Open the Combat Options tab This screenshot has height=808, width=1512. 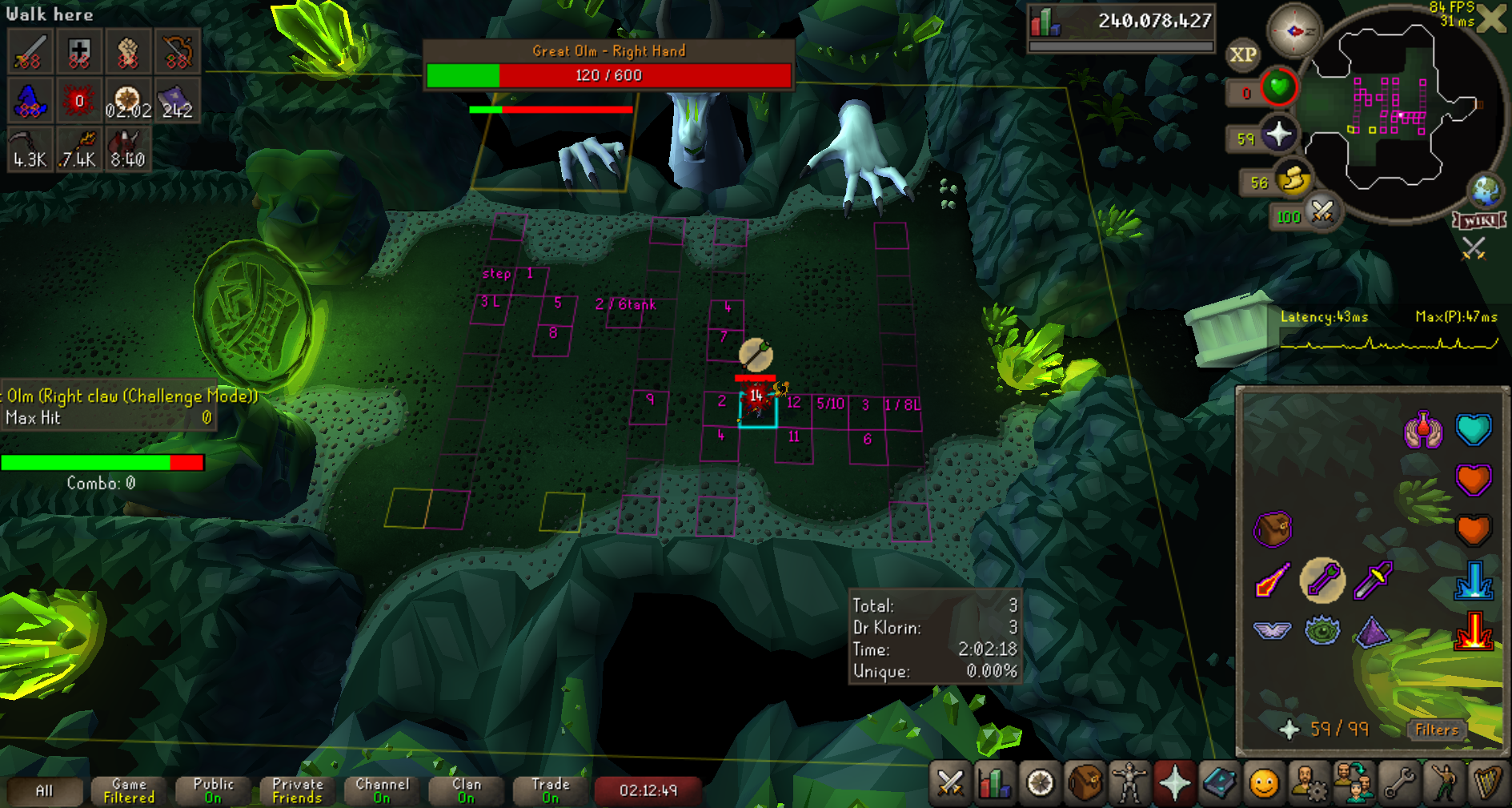pos(950,782)
